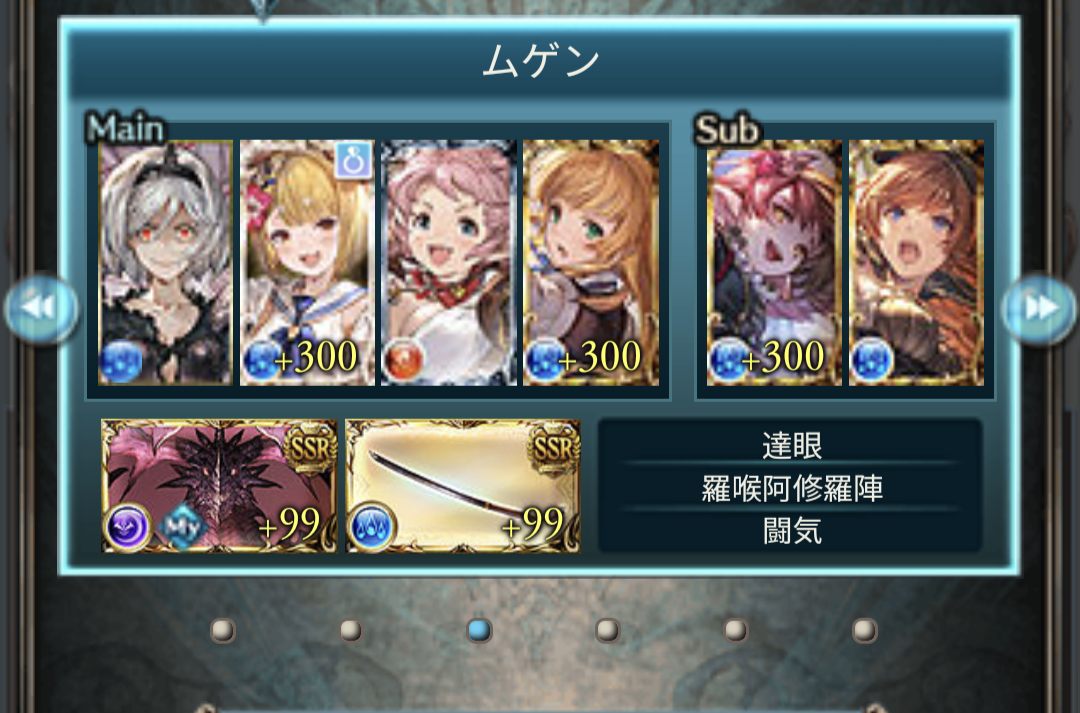Jump to the first party page dot
This screenshot has width=1080, height=713.
(222, 630)
